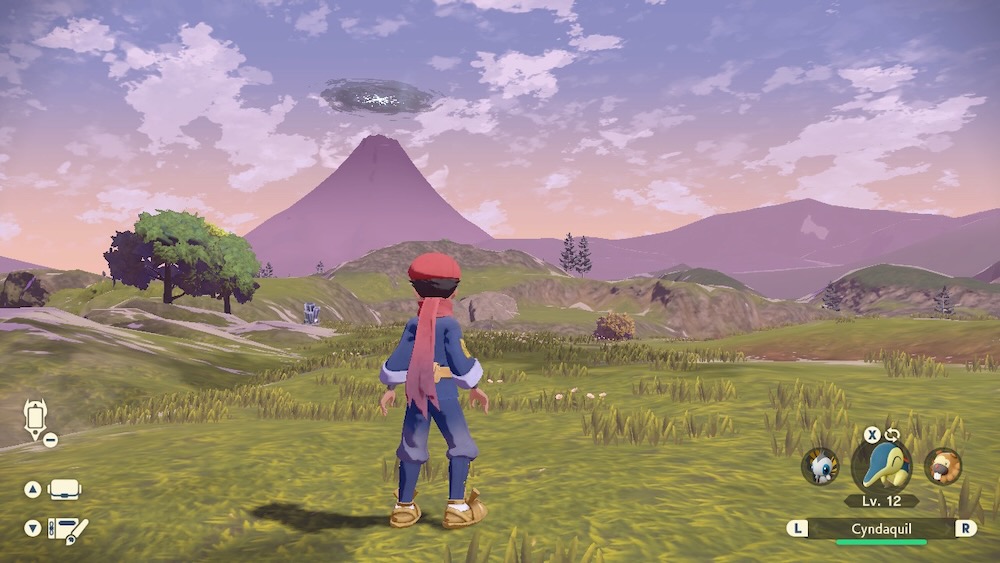The height and width of the screenshot is (563, 1000).
Task: Toggle the circular swap arrows icon
Action: click(x=892, y=435)
